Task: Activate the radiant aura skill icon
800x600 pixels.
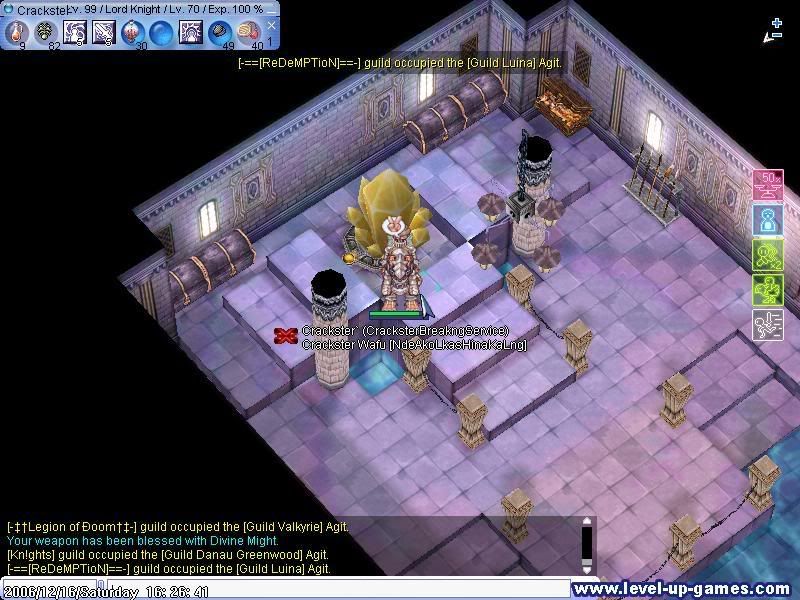Action: click(x=190, y=31)
